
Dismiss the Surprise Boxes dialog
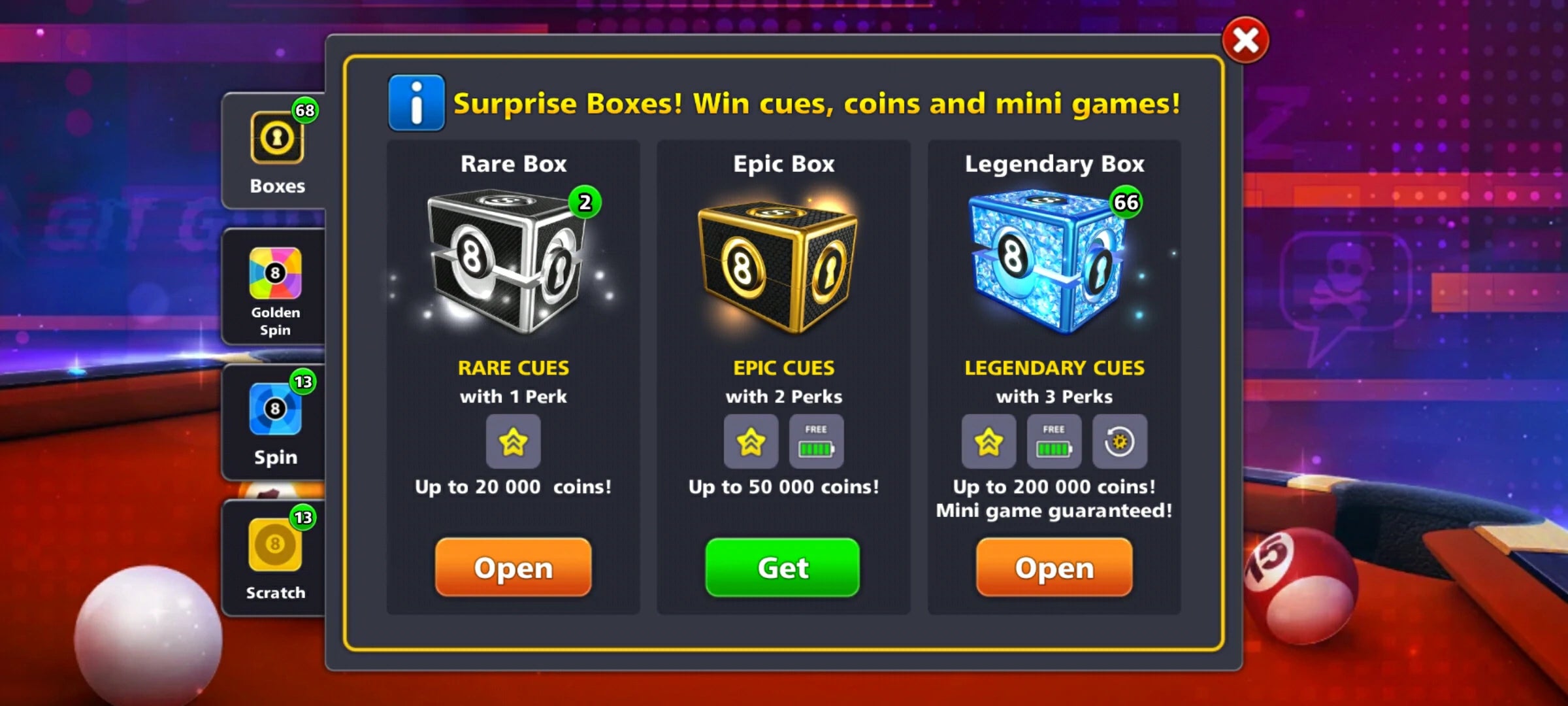pos(1245,41)
